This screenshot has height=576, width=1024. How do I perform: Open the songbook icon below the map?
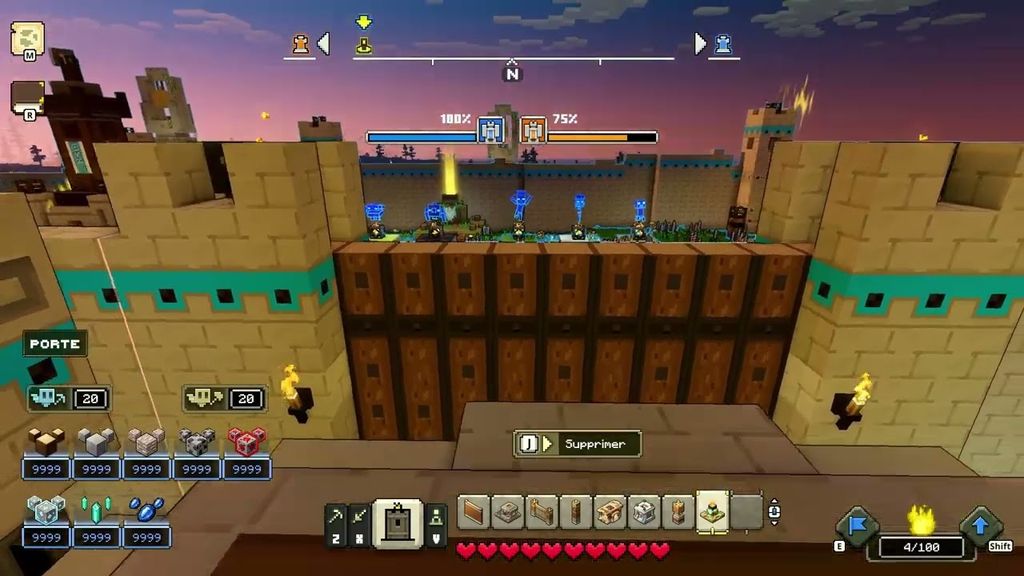point(27,98)
